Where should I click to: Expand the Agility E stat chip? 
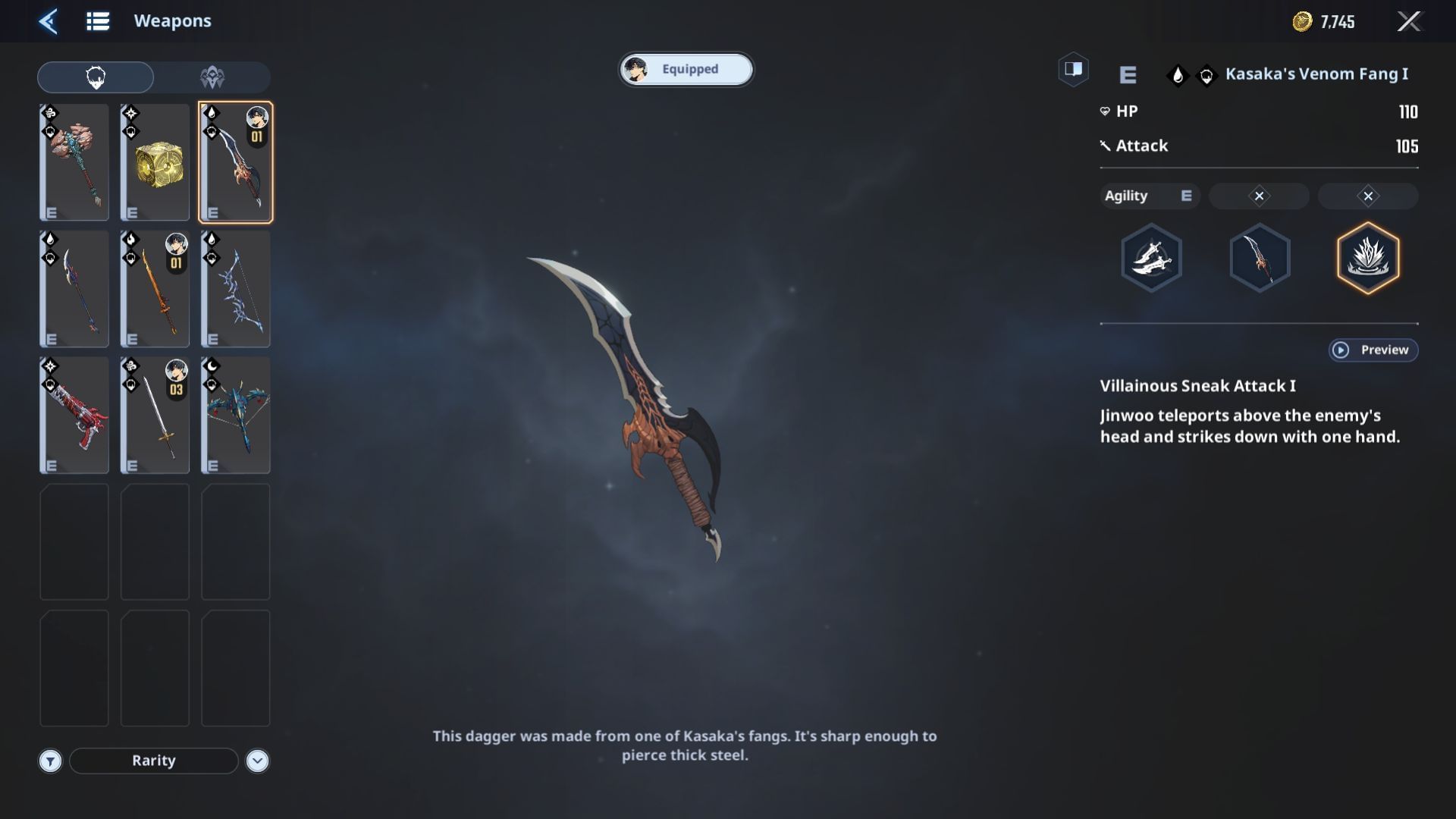(1149, 196)
